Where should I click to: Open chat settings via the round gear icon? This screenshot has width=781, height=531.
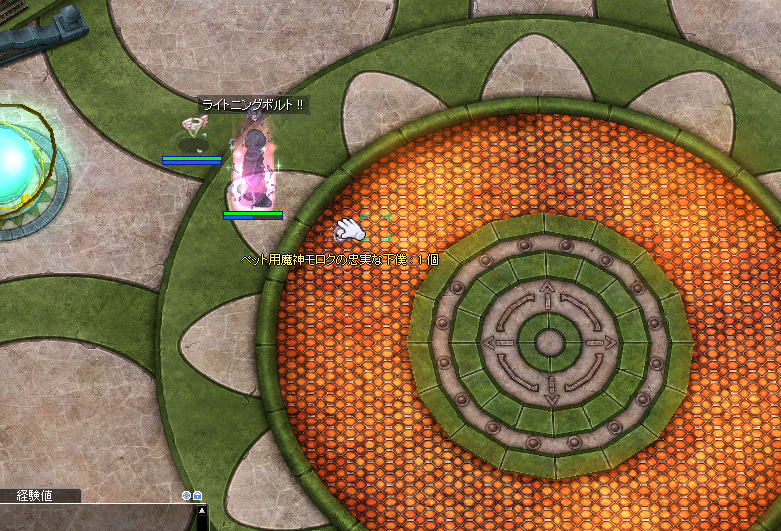[186, 495]
